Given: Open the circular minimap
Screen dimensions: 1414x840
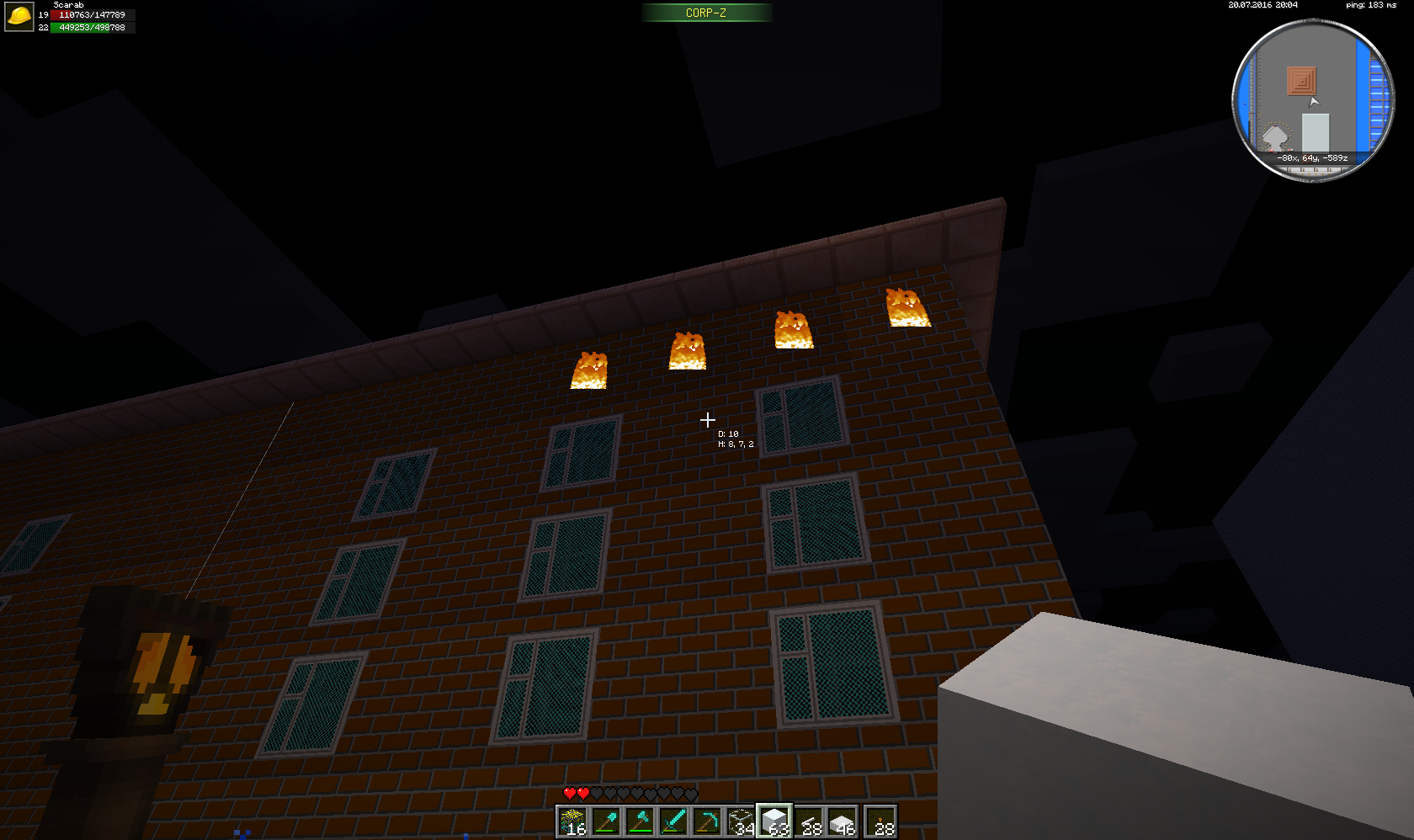Looking at the screenshot, I should pyautogui.click(x=1313, y=100).
